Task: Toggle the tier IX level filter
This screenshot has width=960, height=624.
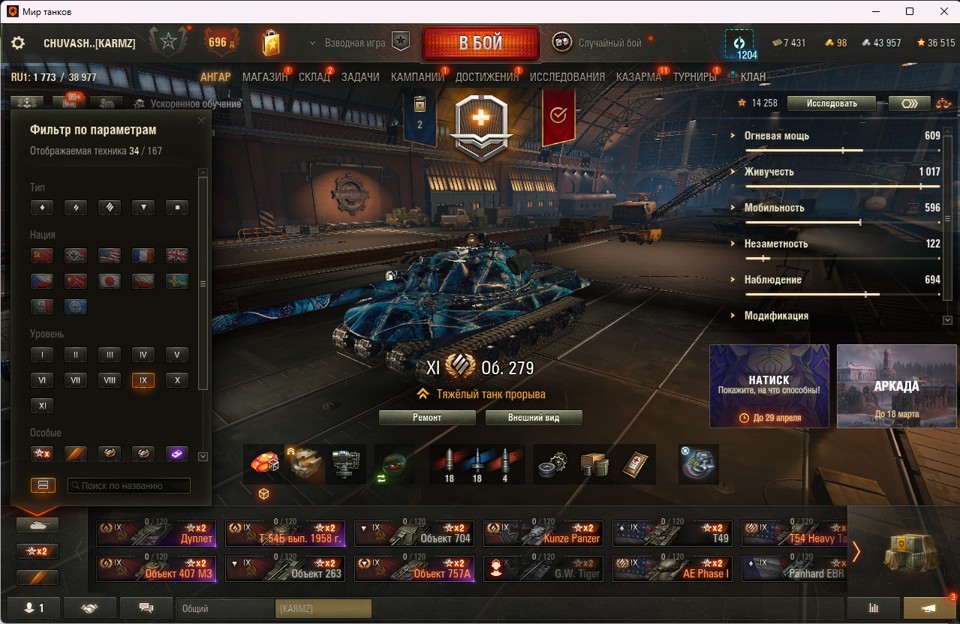Action: coord(142,380)
